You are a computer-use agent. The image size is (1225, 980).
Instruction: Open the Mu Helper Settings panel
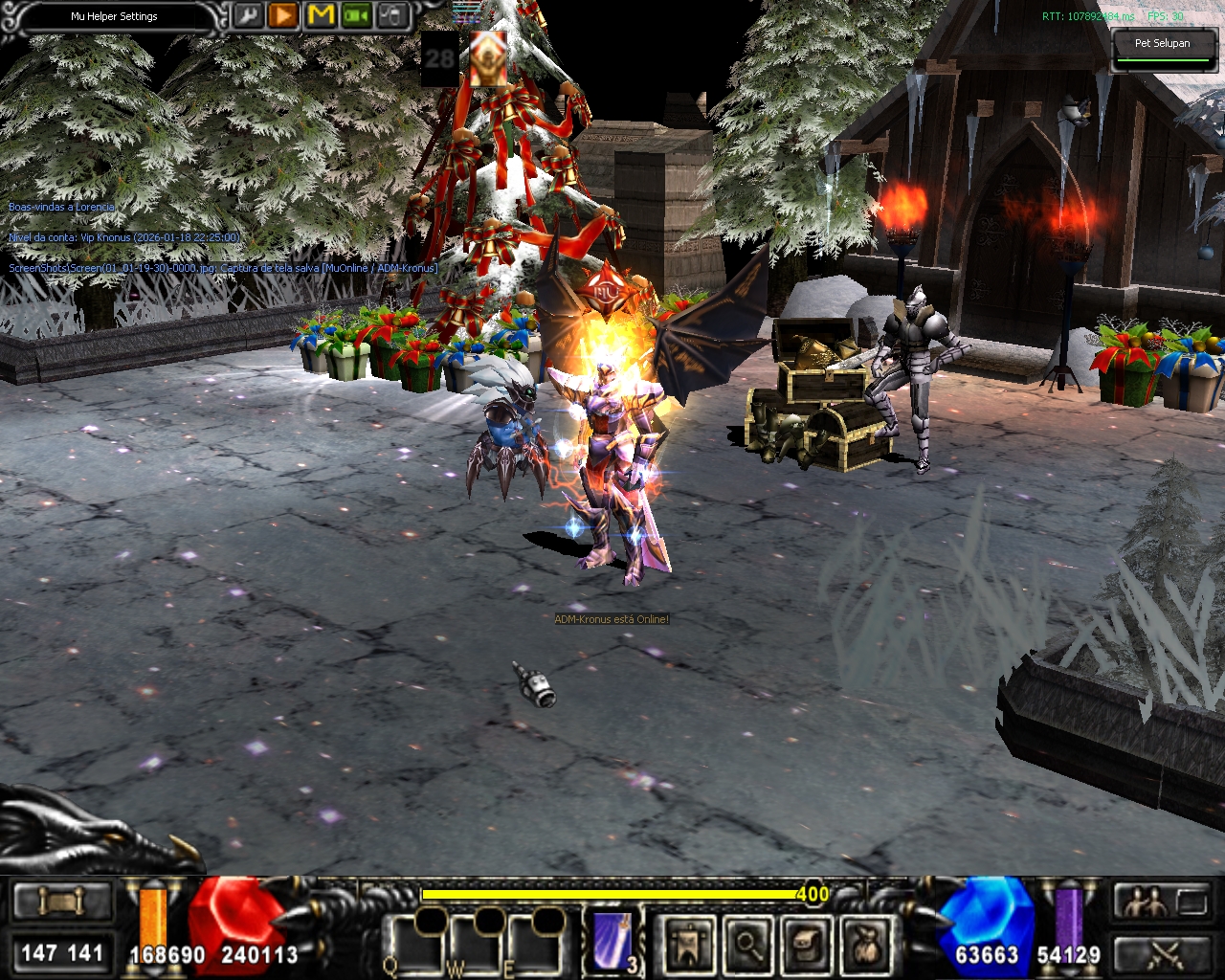coord(114,17)
